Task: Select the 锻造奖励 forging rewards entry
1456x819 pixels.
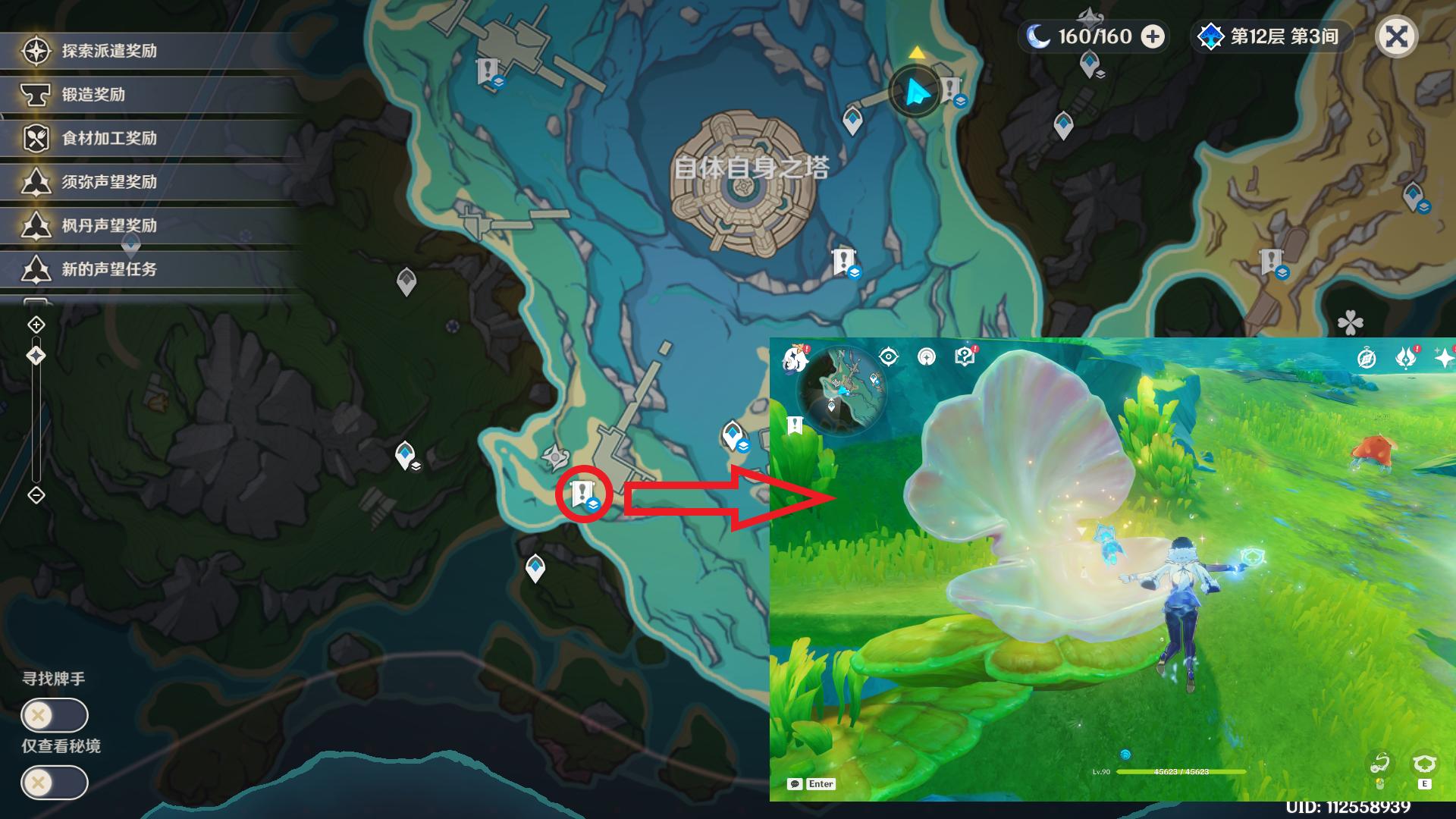Action: (93, 95)
